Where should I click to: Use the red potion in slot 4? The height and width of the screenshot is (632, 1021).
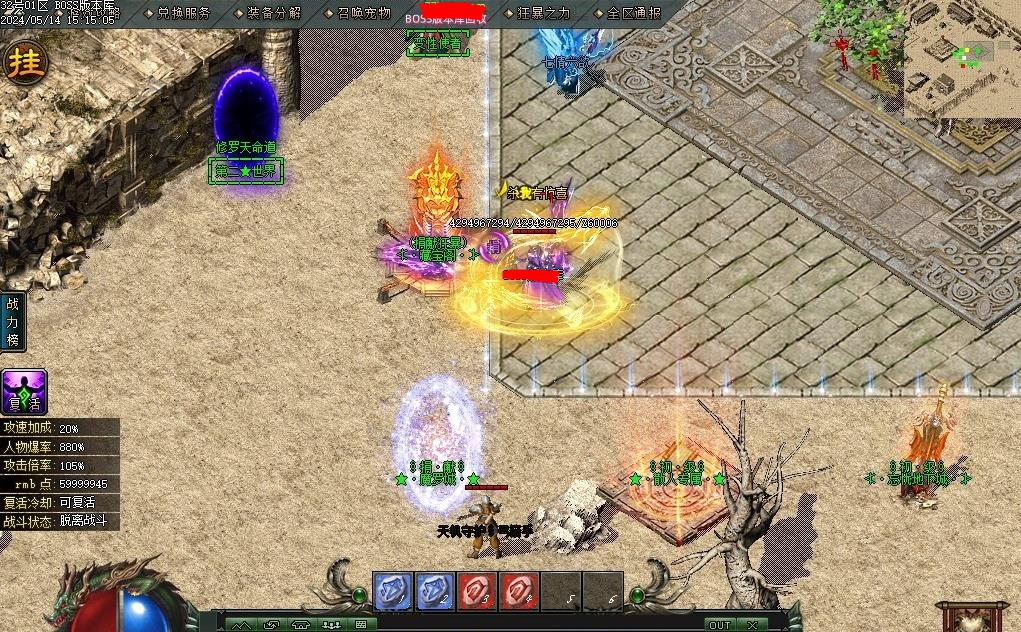pyautogui.click(x=519, y=590)
